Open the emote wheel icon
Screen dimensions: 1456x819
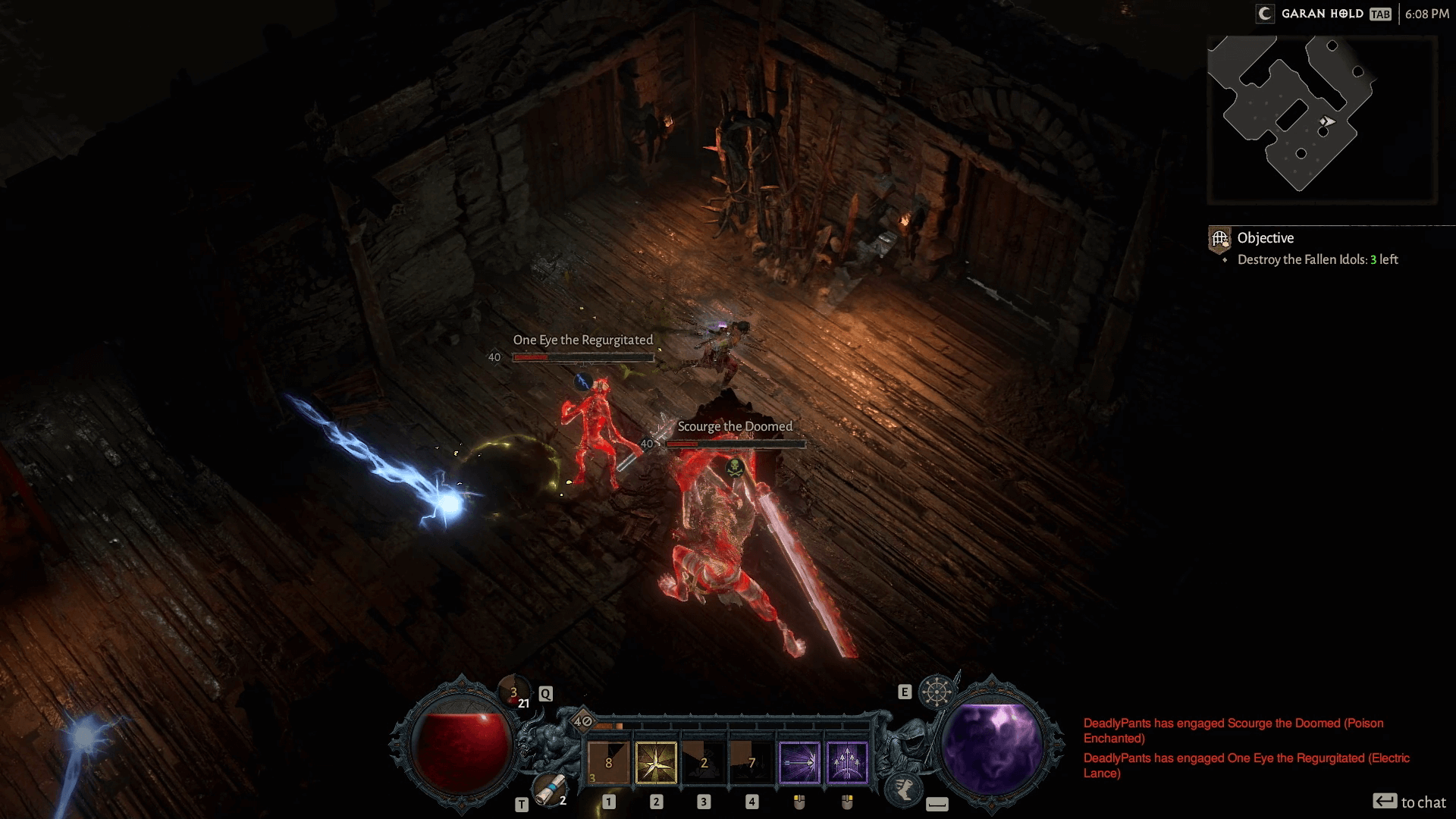click(x=937, y=692)
